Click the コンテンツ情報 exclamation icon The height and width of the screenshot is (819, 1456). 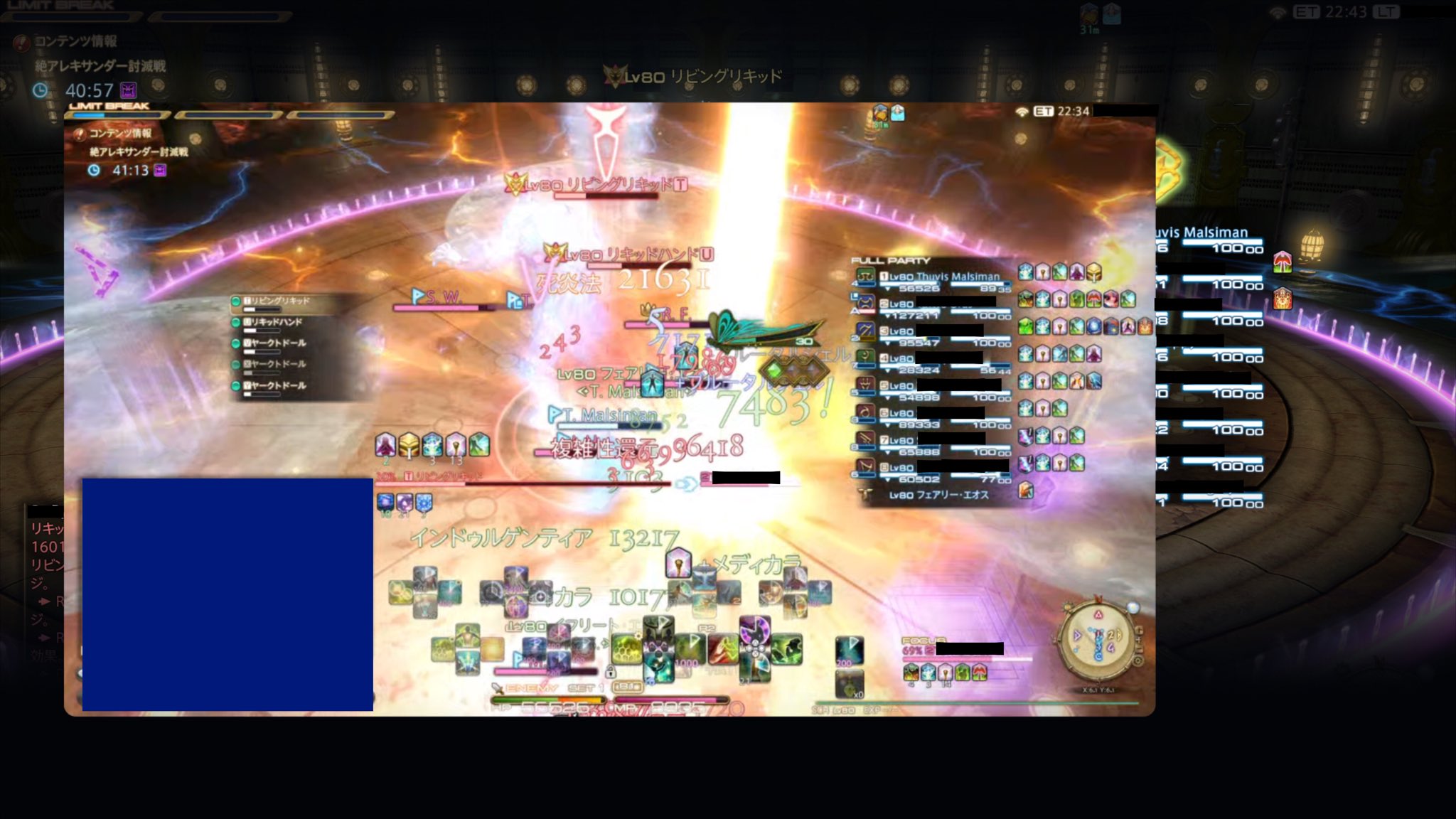coord(79,135)
